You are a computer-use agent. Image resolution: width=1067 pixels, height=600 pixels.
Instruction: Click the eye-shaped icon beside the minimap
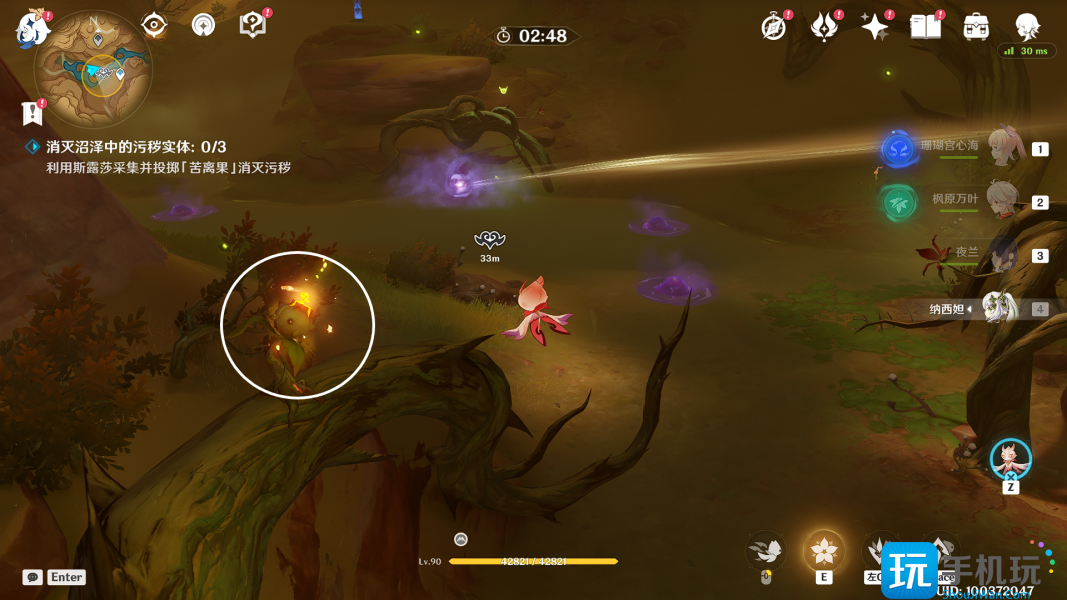(153, 25)
